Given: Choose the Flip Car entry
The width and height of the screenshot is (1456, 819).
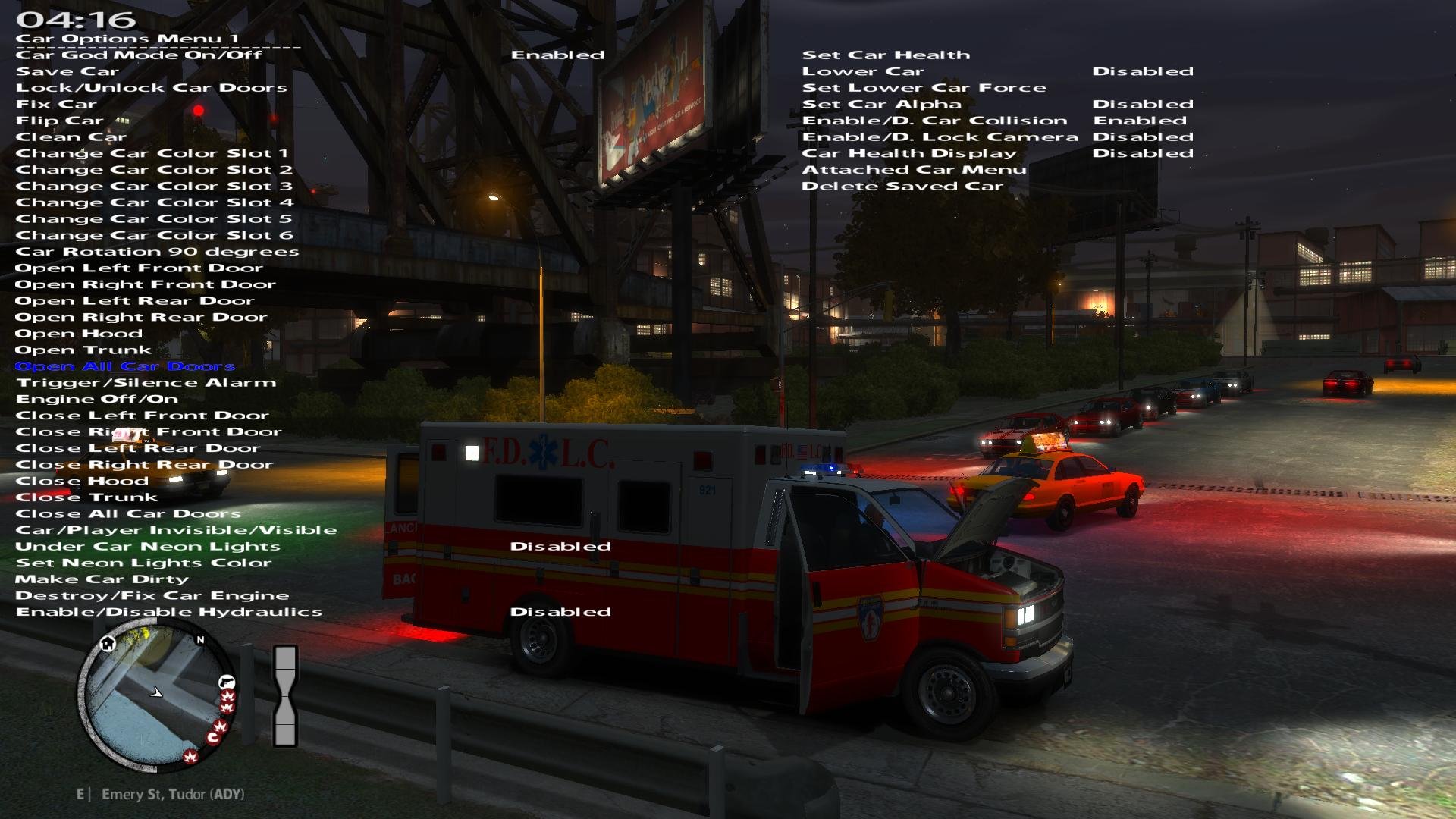Looking at the screenshot, I should point(59,121).
